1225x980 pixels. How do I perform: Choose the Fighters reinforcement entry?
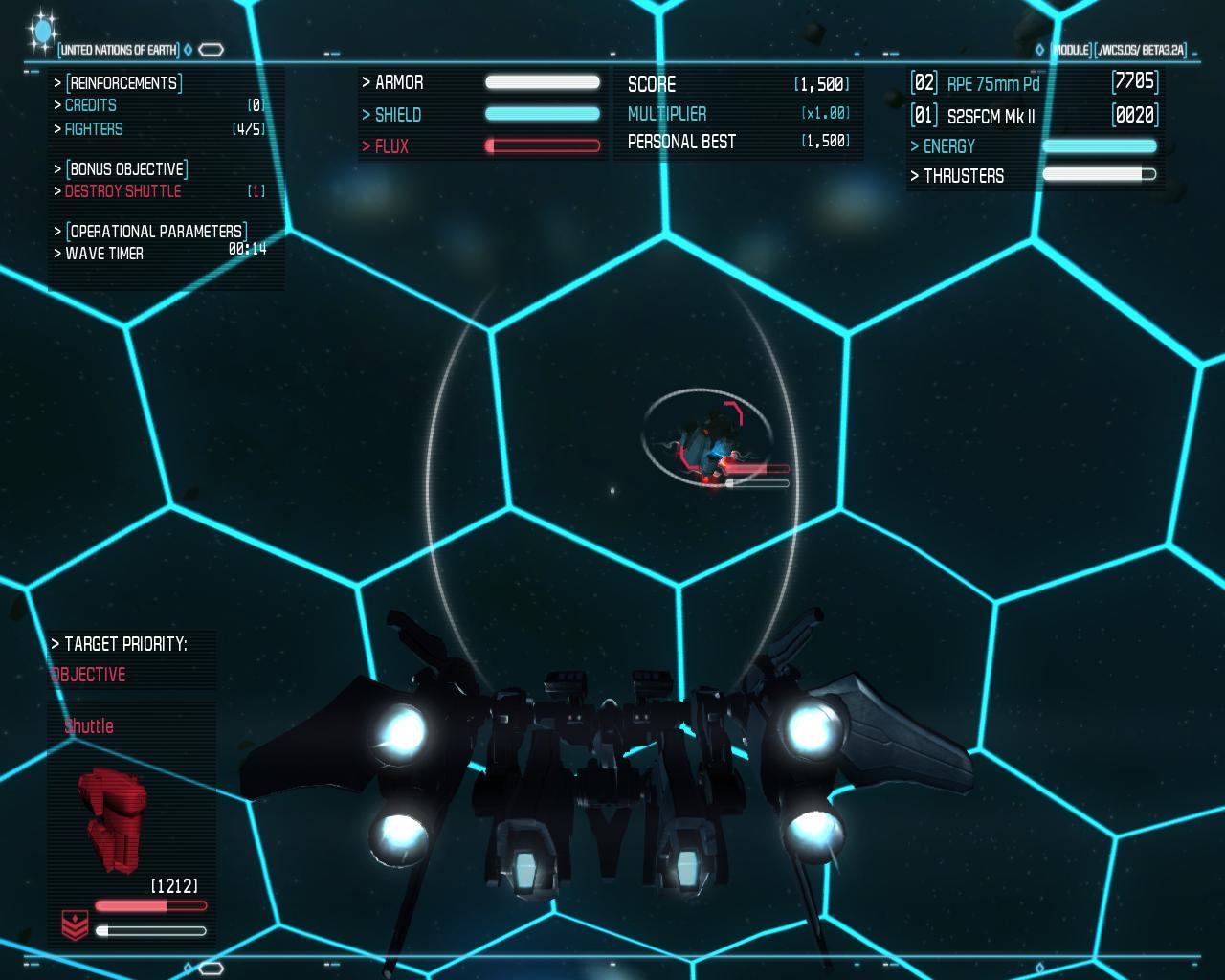94,129
